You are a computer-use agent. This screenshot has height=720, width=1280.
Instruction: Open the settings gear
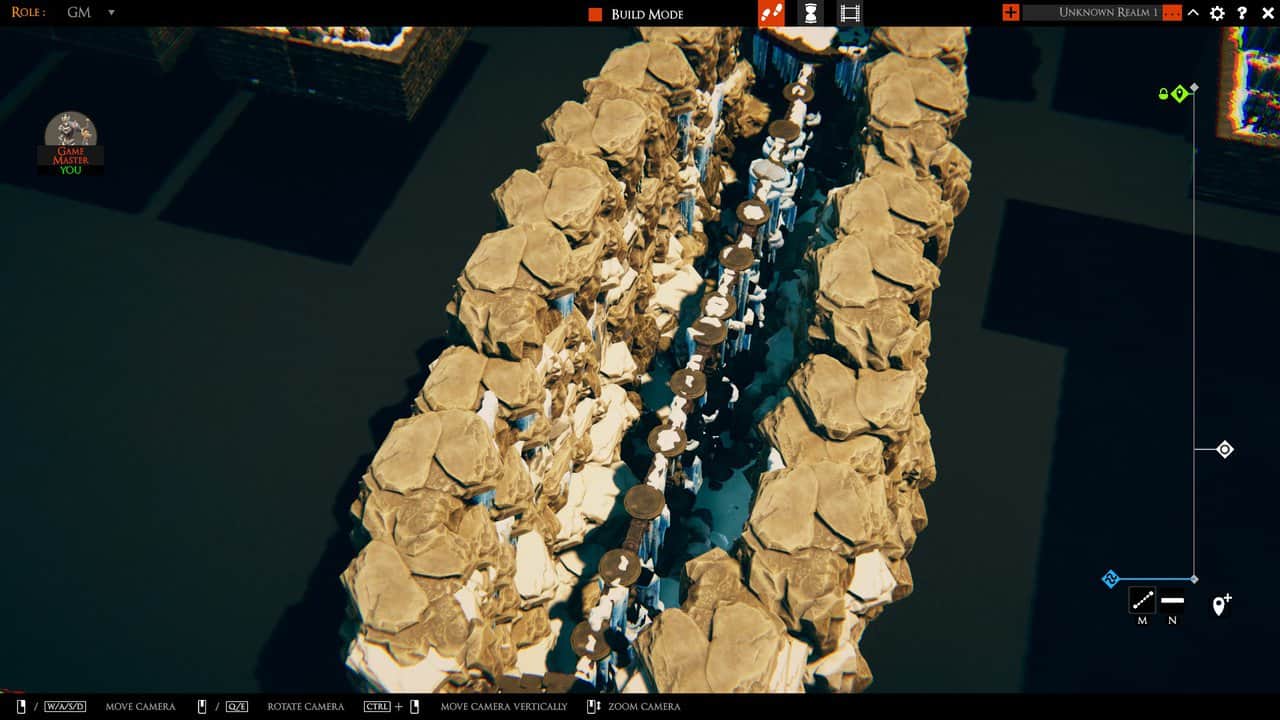click(x=1217, y=13)
